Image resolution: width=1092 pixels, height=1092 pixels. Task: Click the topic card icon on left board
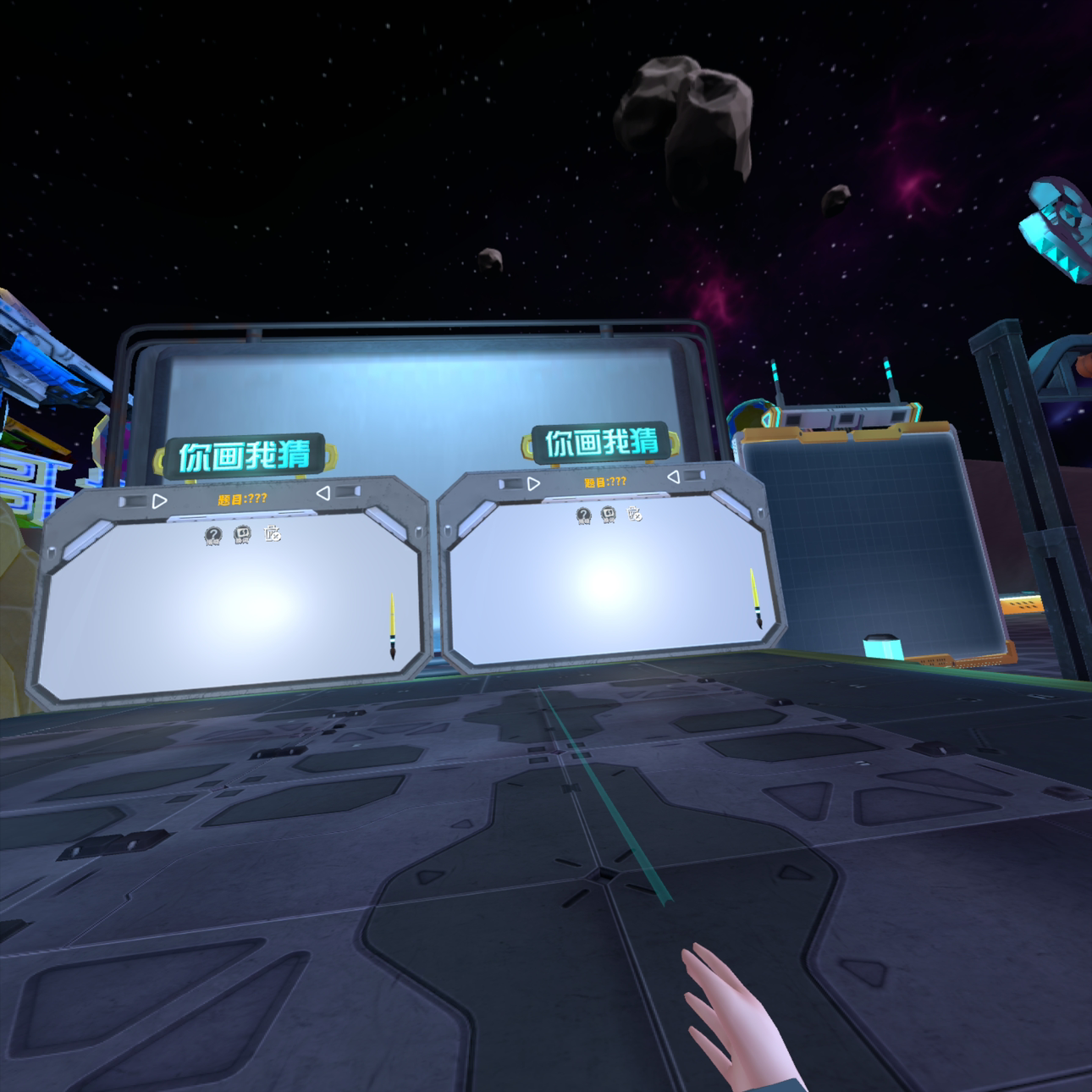[x=242, y=534]
